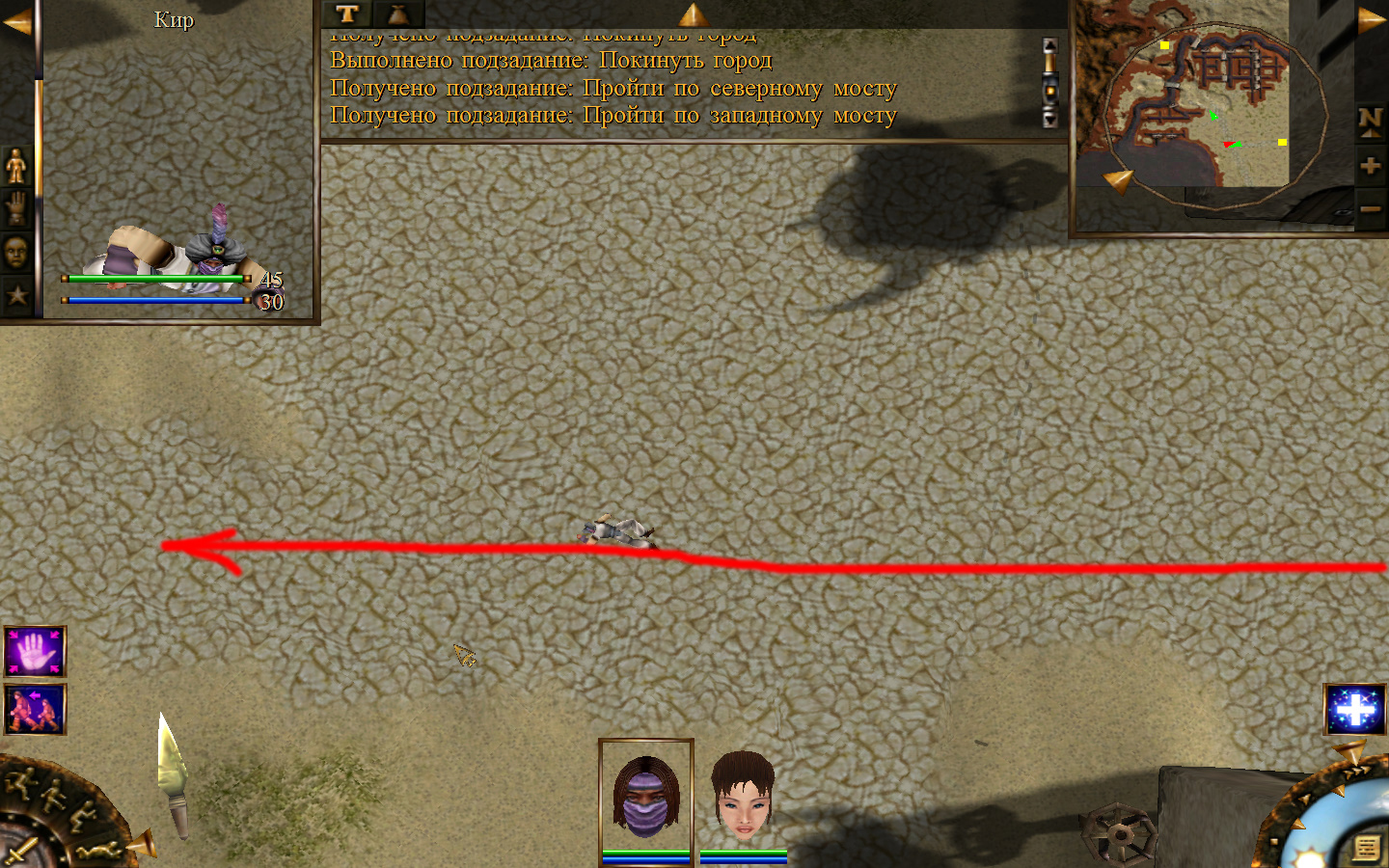Collapse the message log with top arrow
This screenshot has height=868, width=1389.
pyautogui.click(x=693, y=14)
